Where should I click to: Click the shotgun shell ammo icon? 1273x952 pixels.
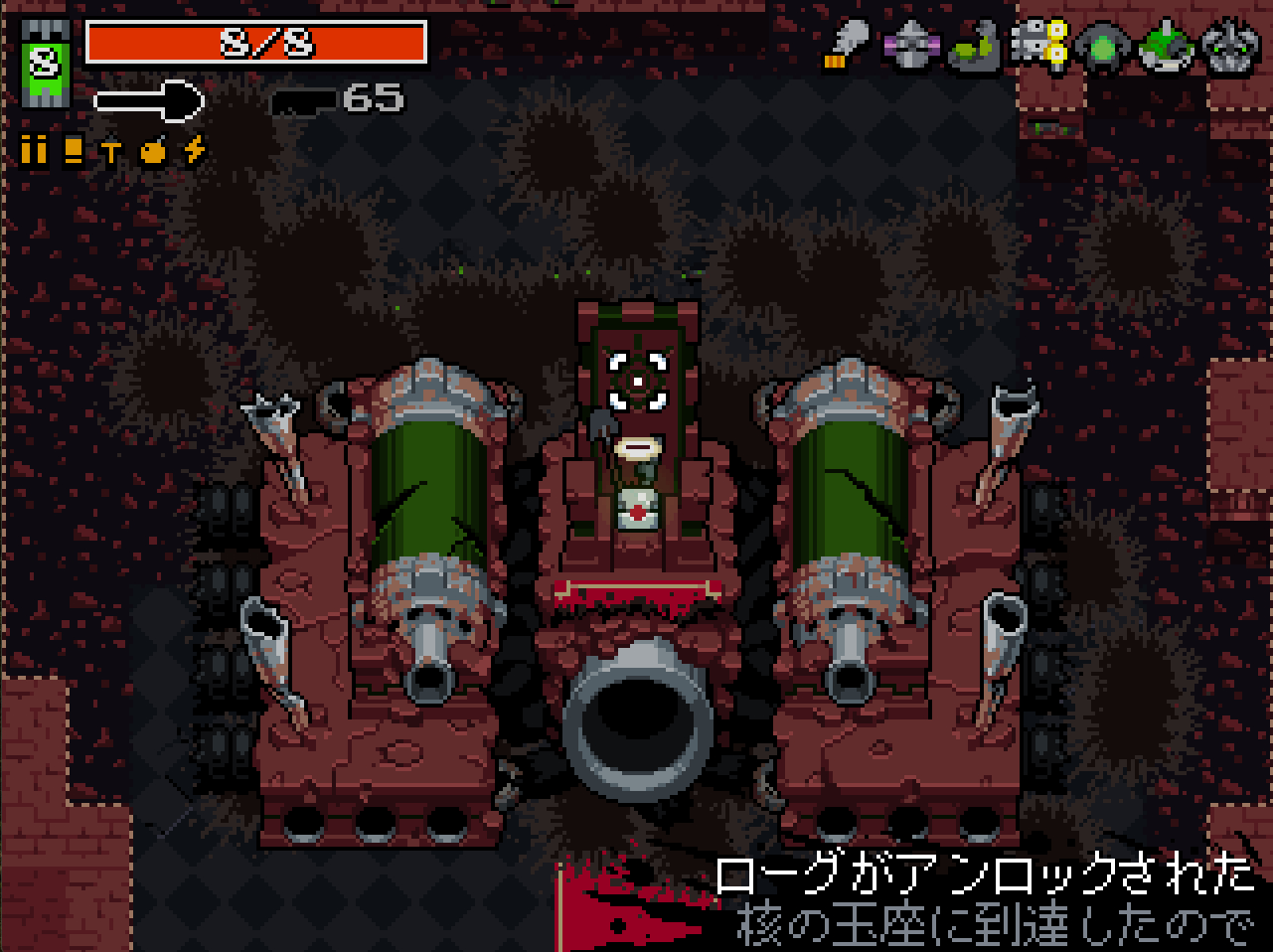(x=73, y=150)
